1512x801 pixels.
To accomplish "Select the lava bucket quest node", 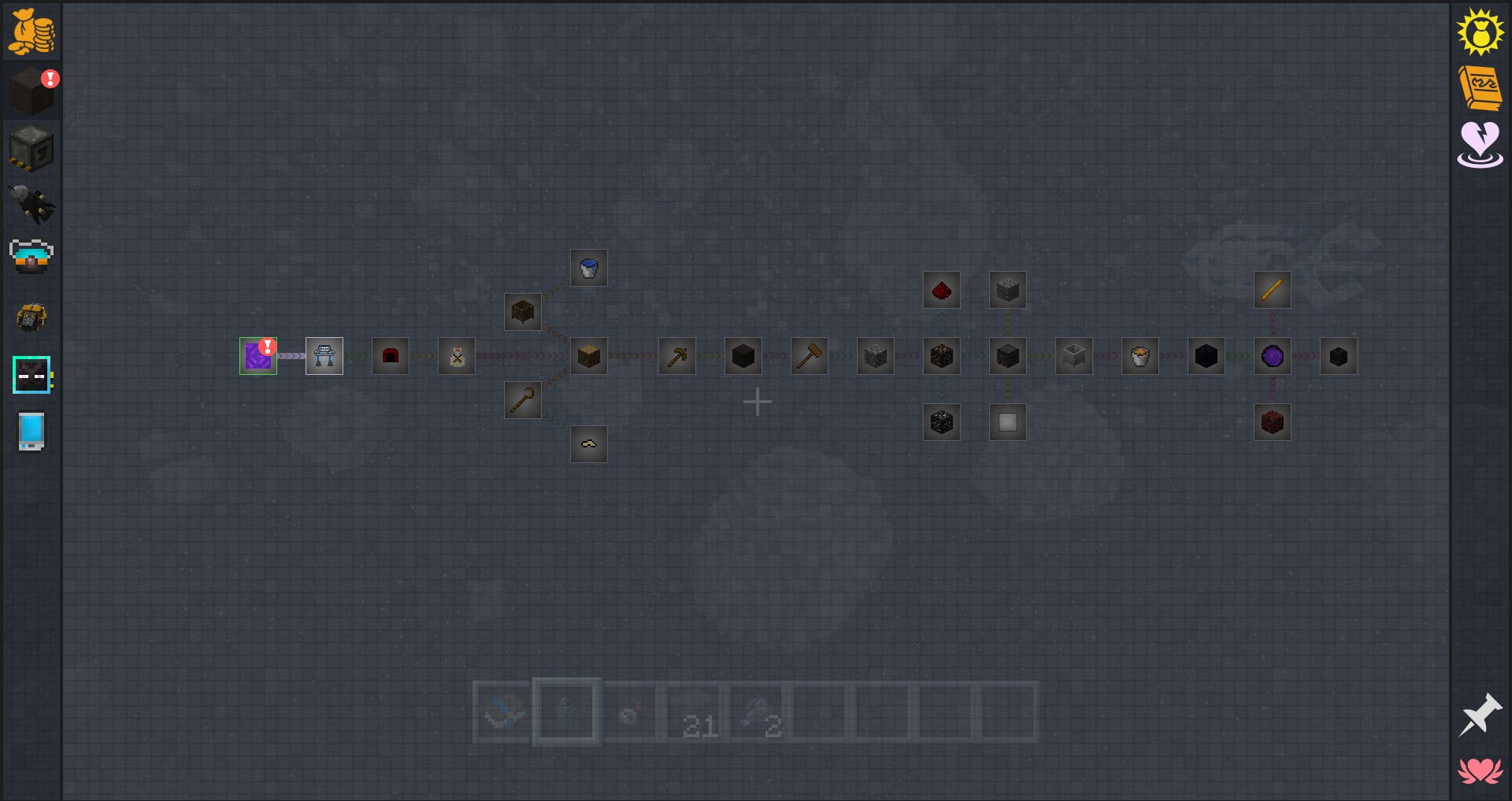I will [1140, 356].
